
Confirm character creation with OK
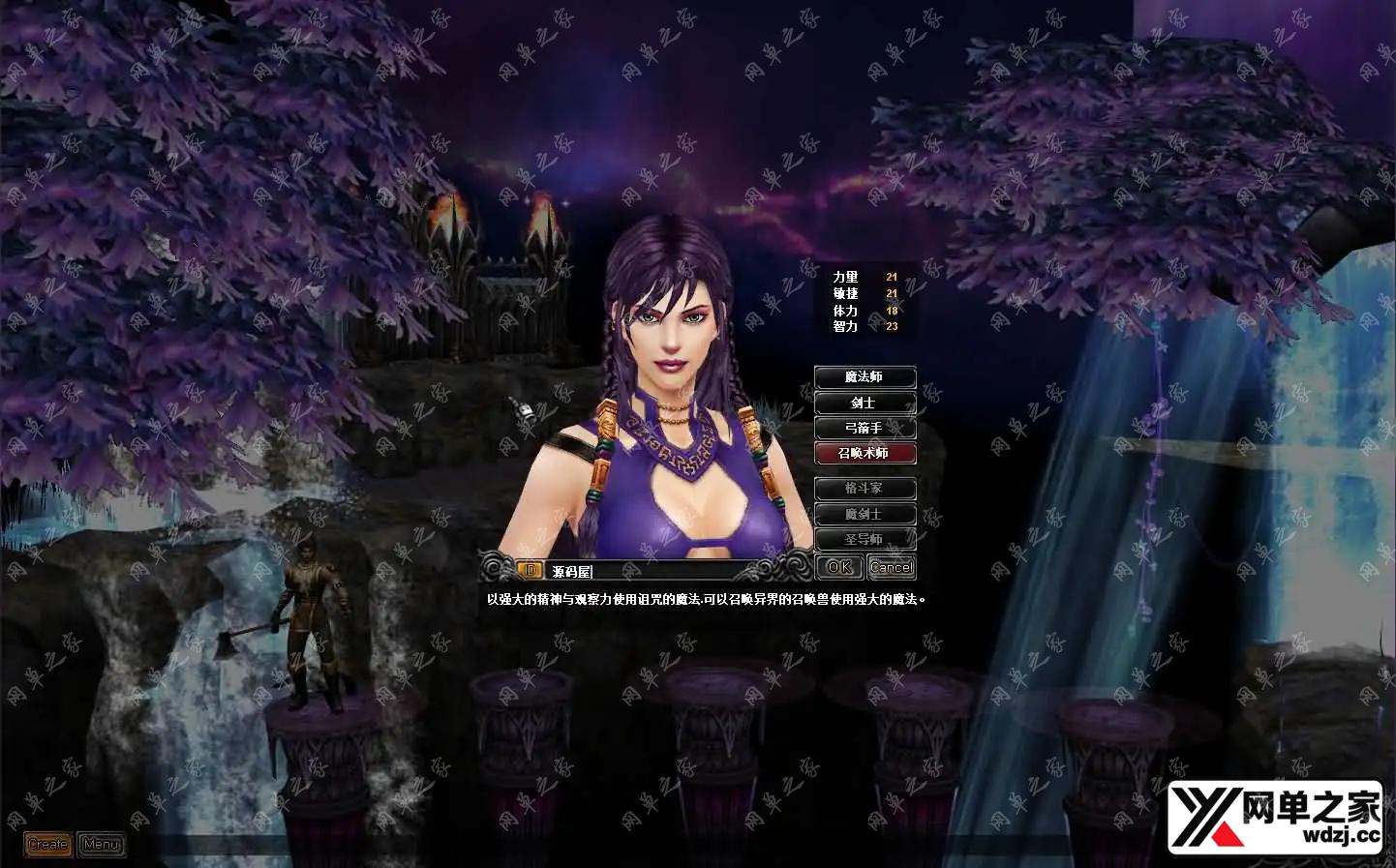tap(839, 567)
